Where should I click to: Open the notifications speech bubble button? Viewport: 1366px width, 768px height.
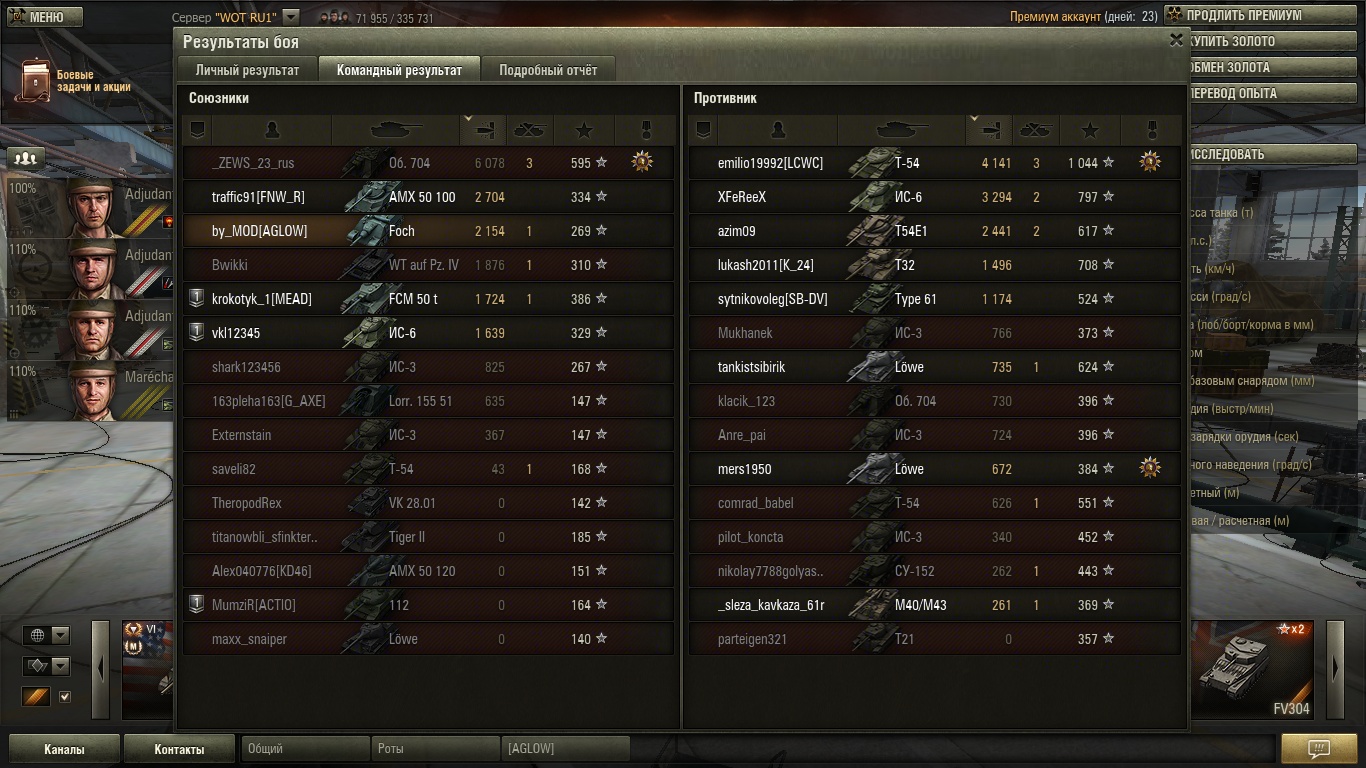click(x=1318, y=749)
